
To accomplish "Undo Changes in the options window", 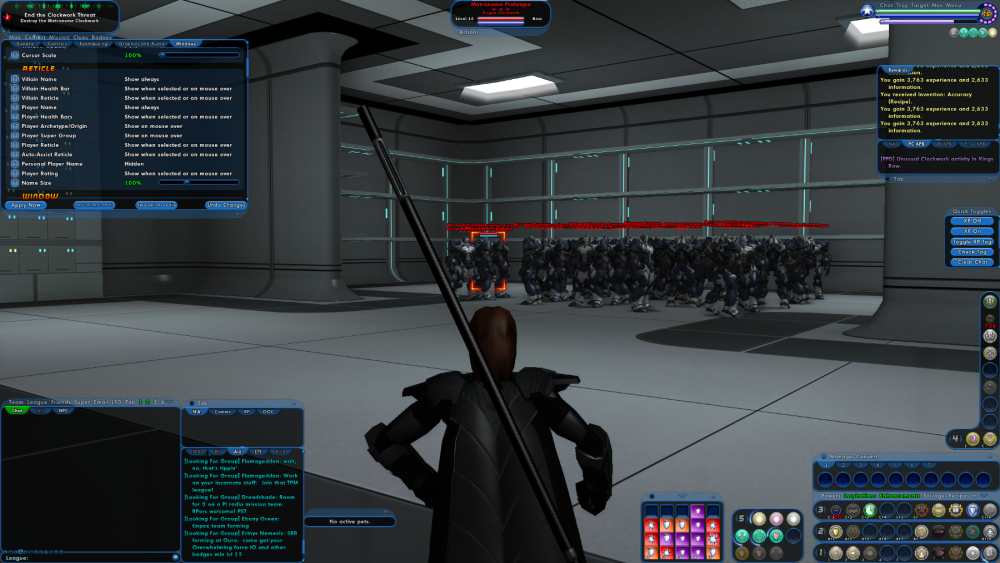I will pos(226,205).
